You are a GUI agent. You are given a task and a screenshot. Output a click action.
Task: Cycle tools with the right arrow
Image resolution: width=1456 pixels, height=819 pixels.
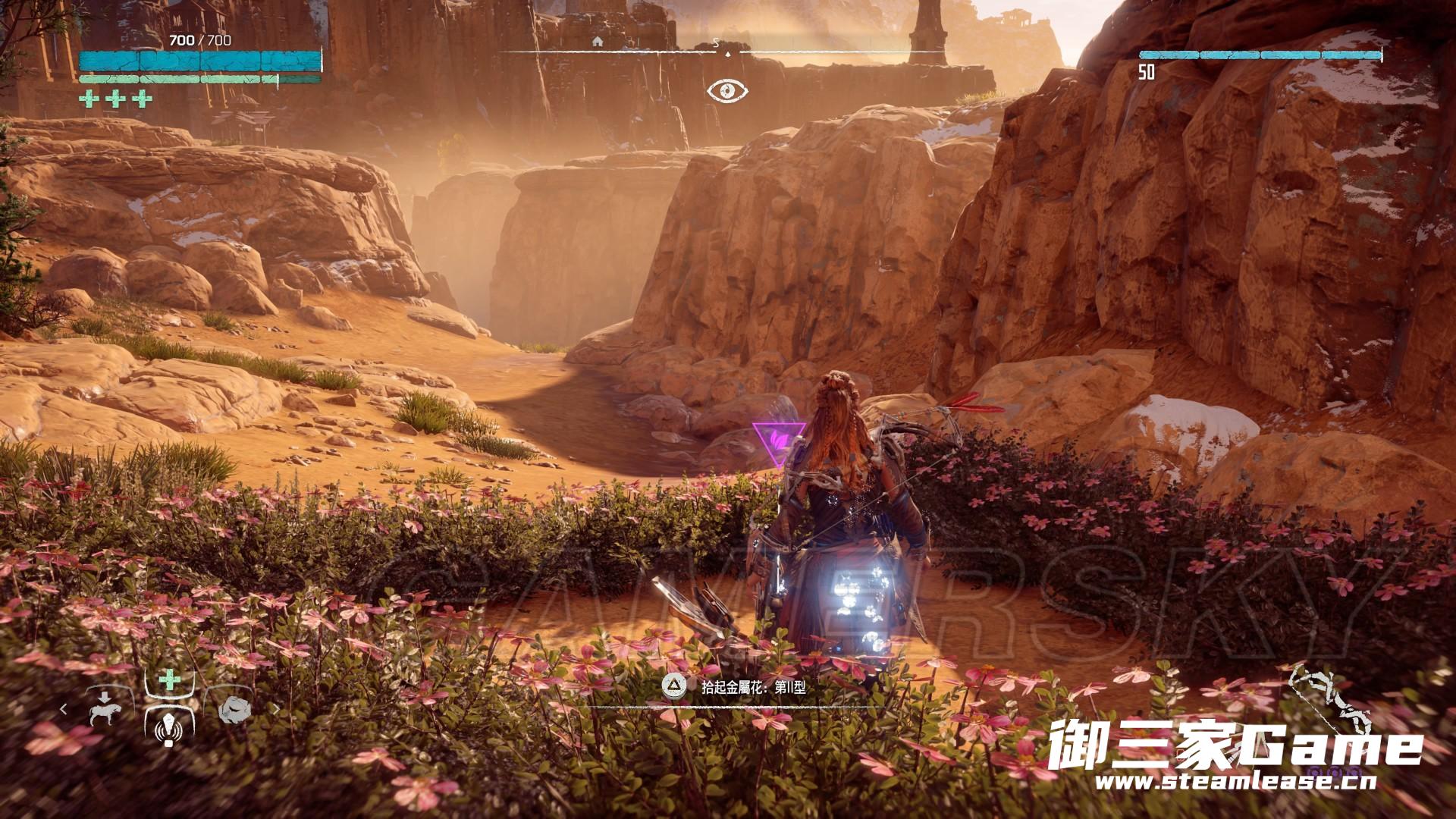click(276, 710)
